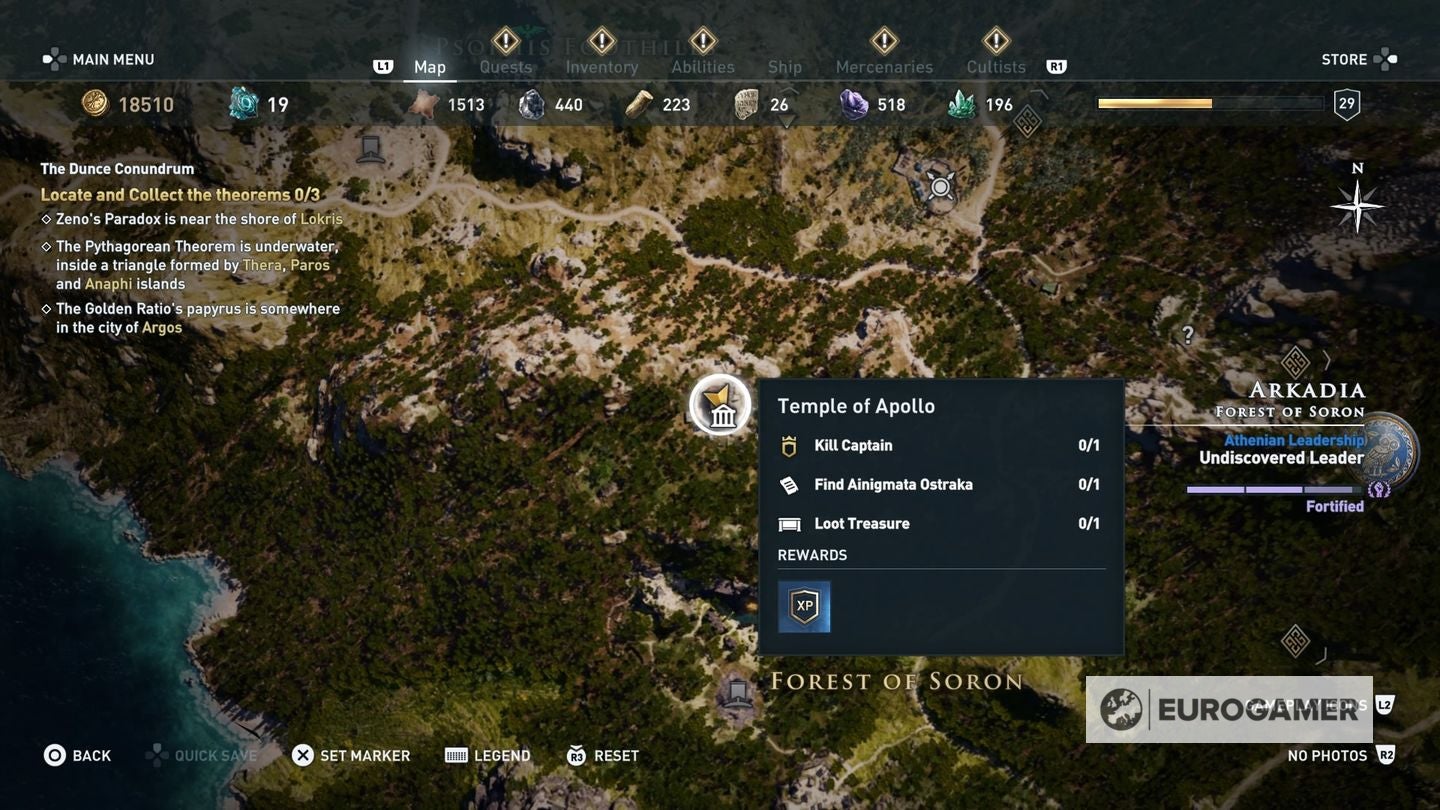
Task: Select the Cultists tab
Action: tap(994, 66)
